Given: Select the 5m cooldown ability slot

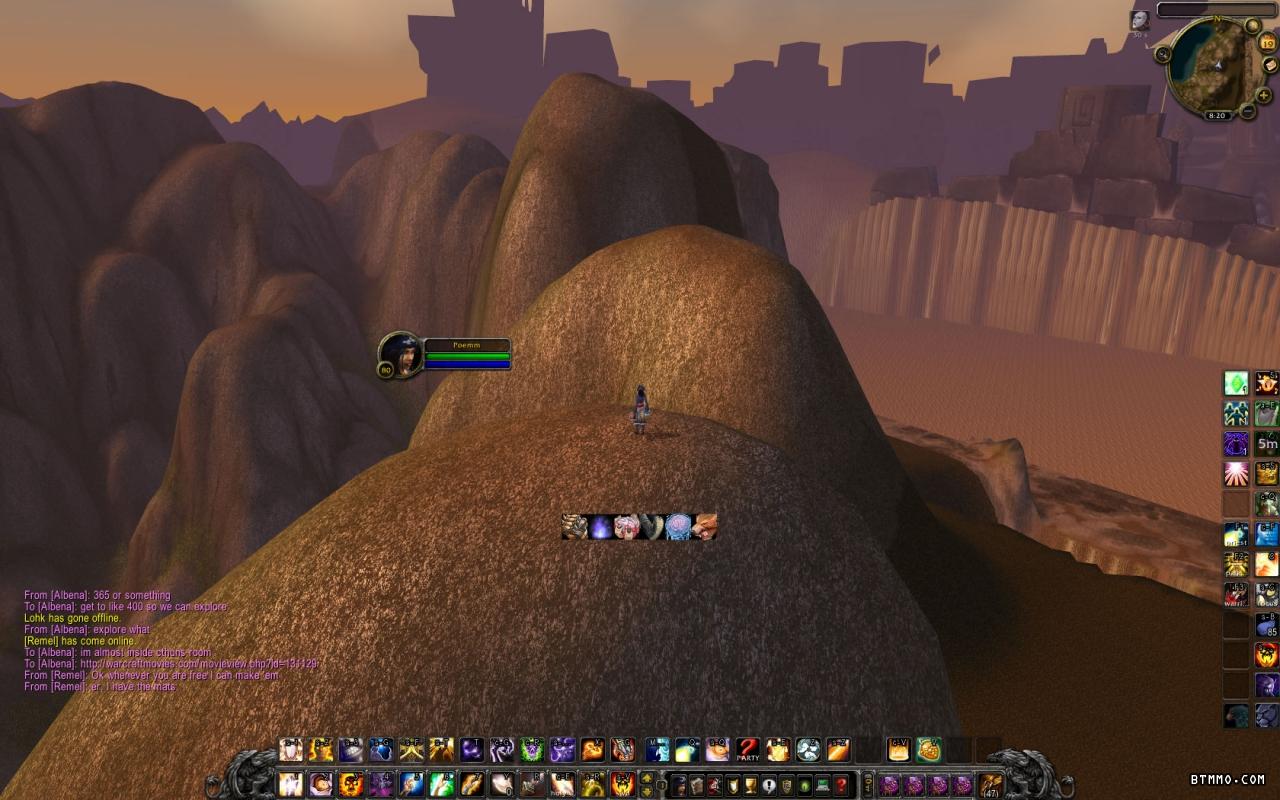Looking at the screenshot, I should (x=1267, y=443).
